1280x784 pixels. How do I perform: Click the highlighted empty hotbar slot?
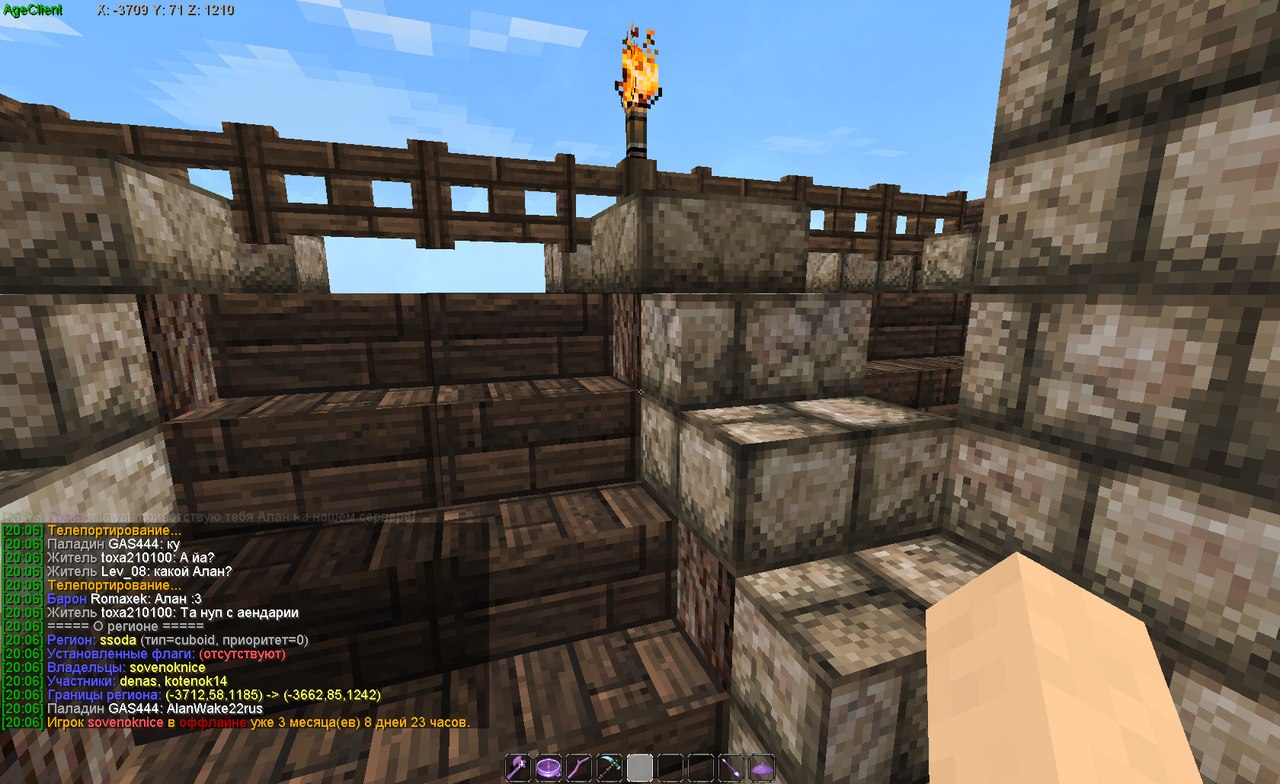[x=640, y=767]
